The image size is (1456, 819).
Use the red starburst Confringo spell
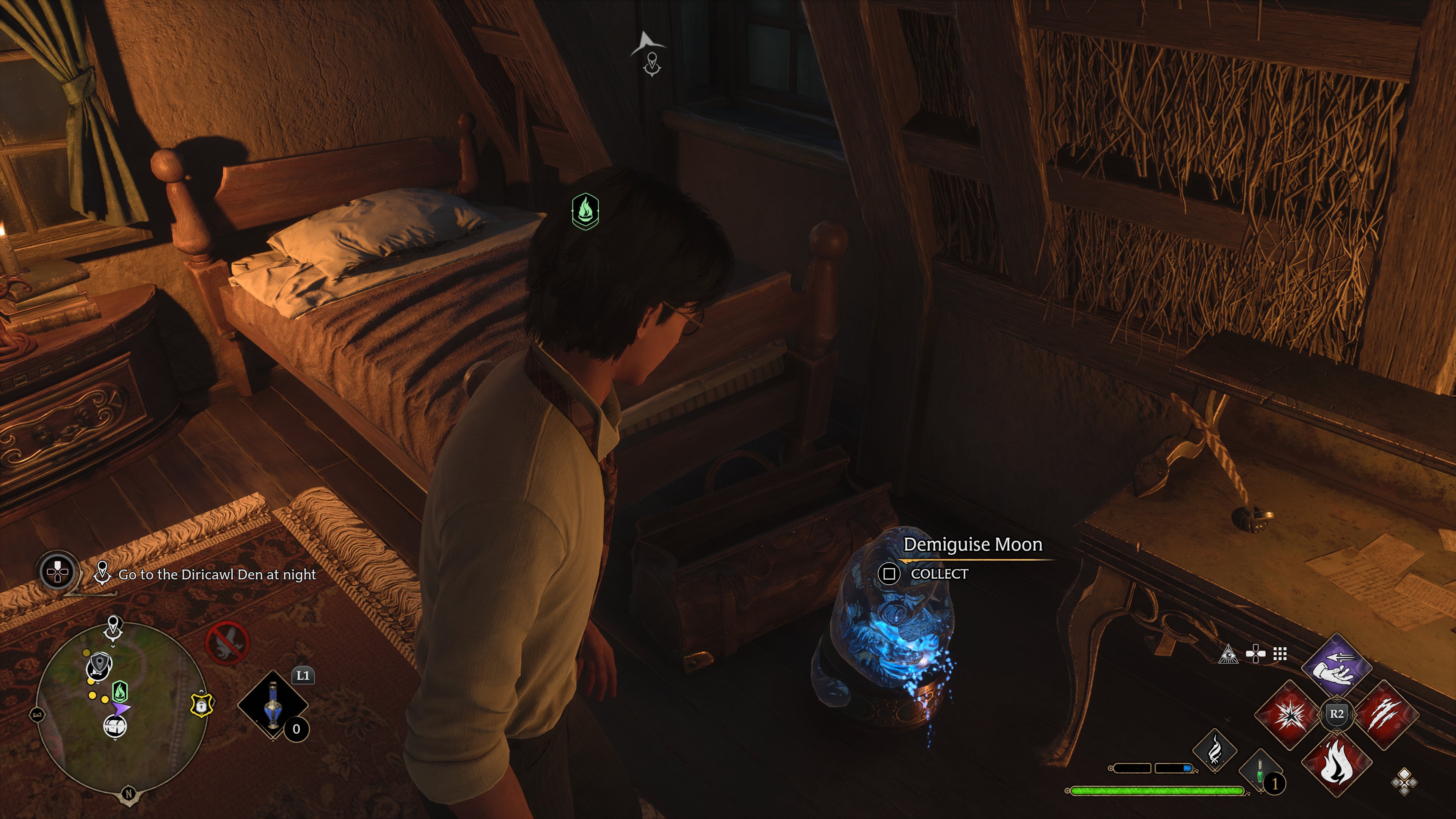(x=1288, y=715)
